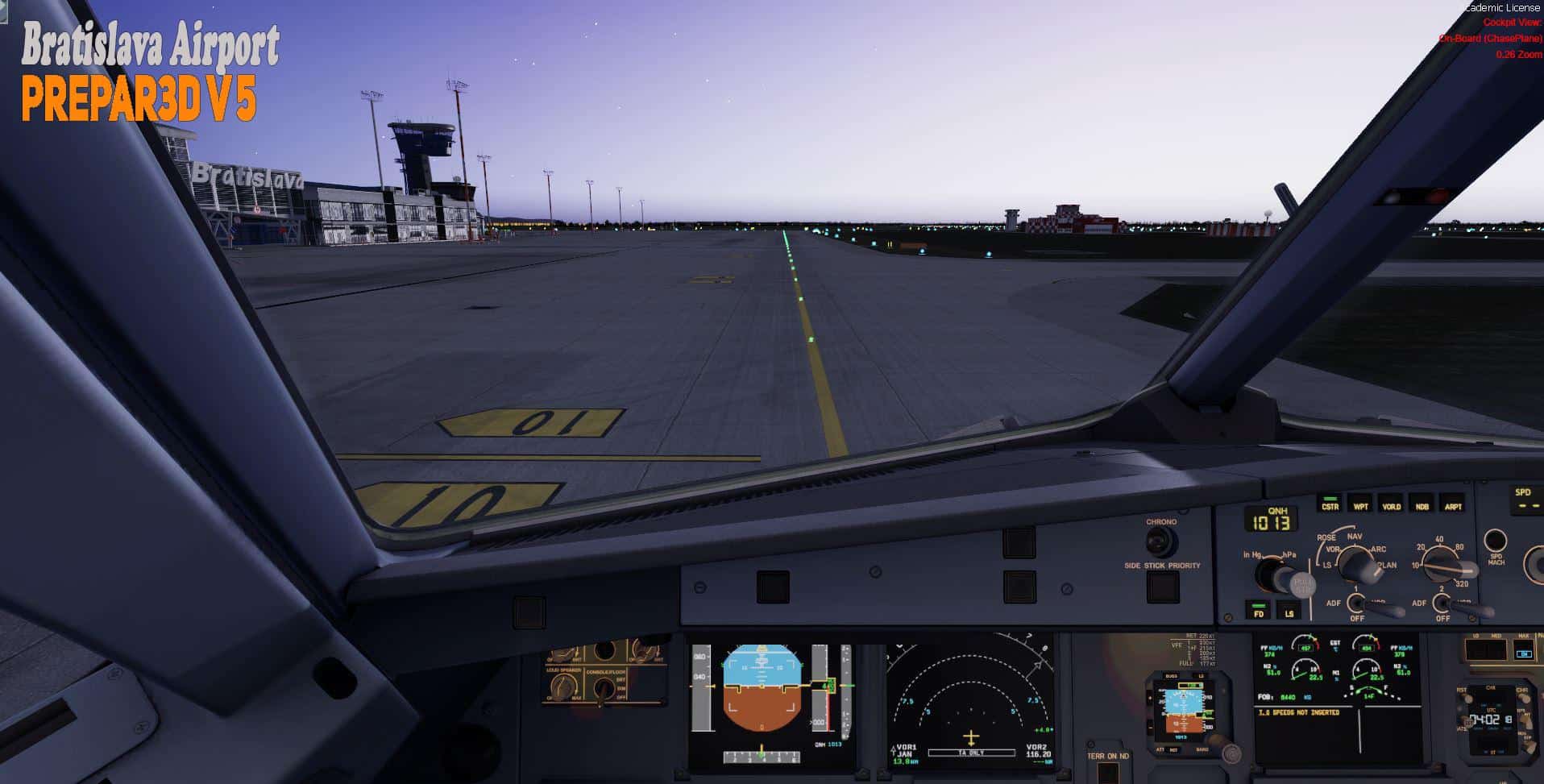The height and width of the screenshot is (784, 1544).
Task: Click the CONSOLE/FLOOR light switch
Action: coord(603,687)
